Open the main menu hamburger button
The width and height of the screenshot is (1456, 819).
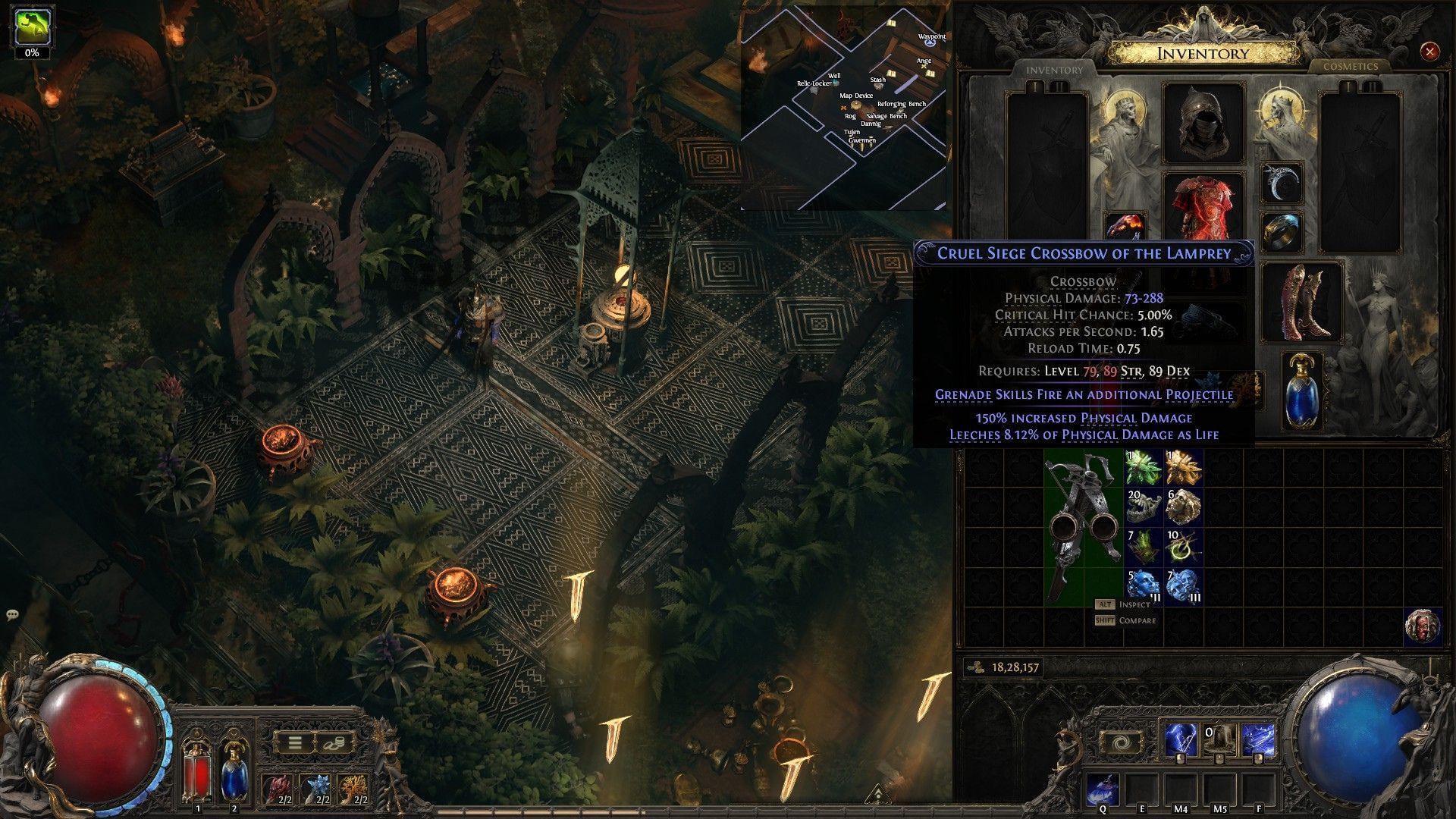[x=294, y=742]
